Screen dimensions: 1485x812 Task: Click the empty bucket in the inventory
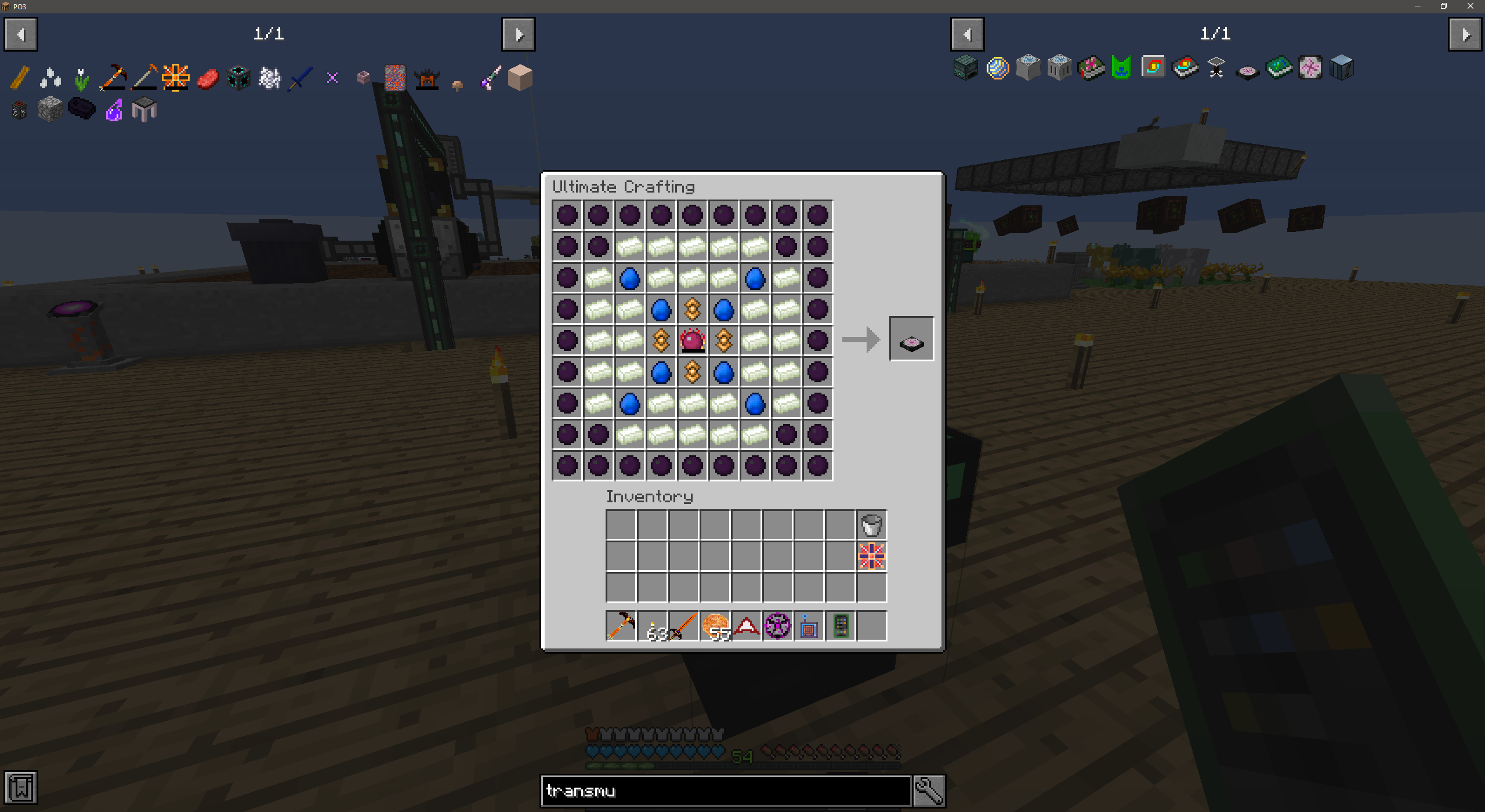click(871, 525)
